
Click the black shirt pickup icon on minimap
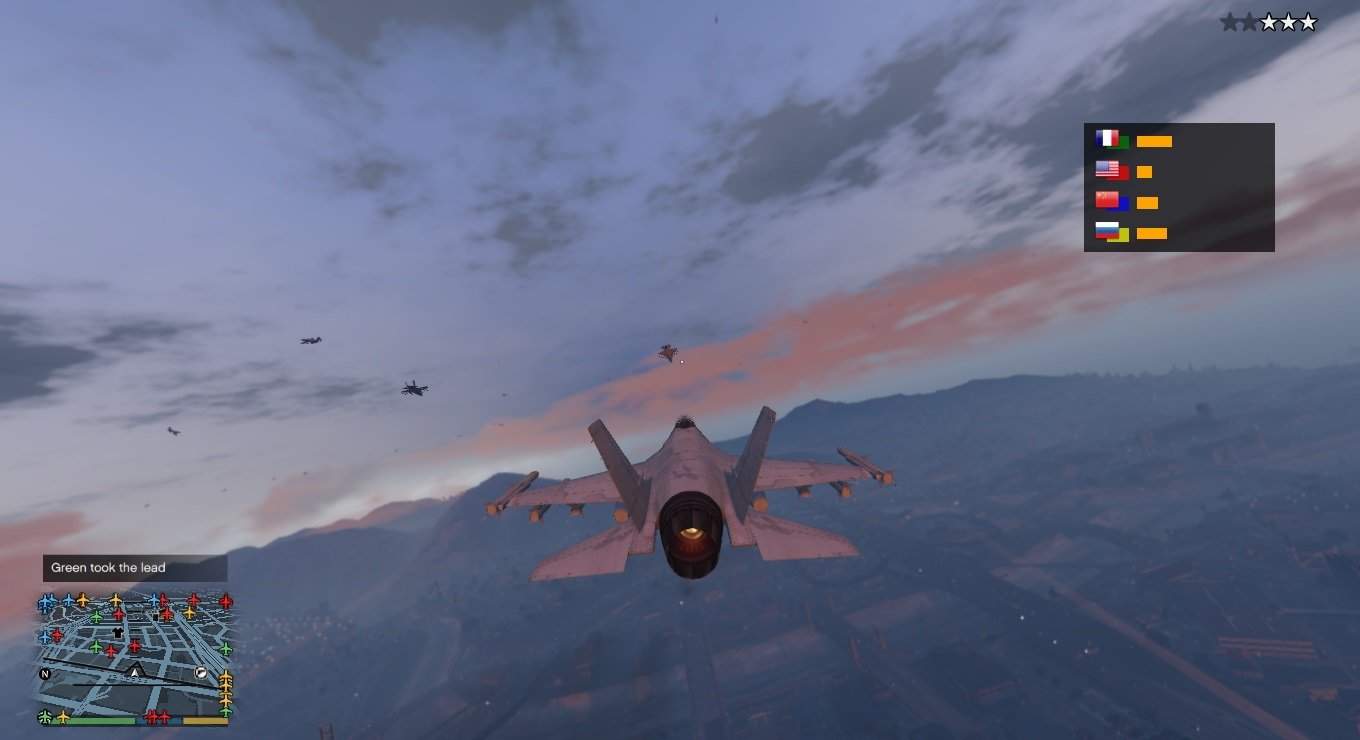[117, 634]
